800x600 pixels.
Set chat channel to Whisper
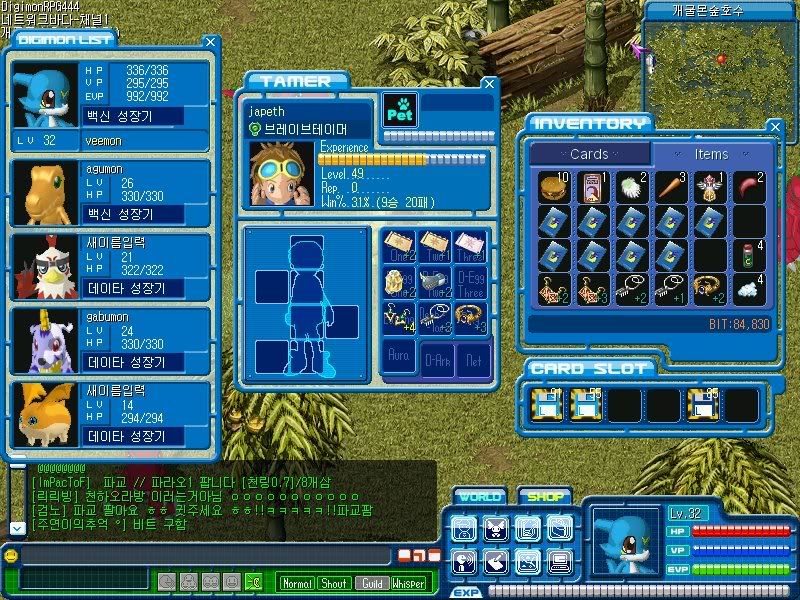[x=408, y=583]
